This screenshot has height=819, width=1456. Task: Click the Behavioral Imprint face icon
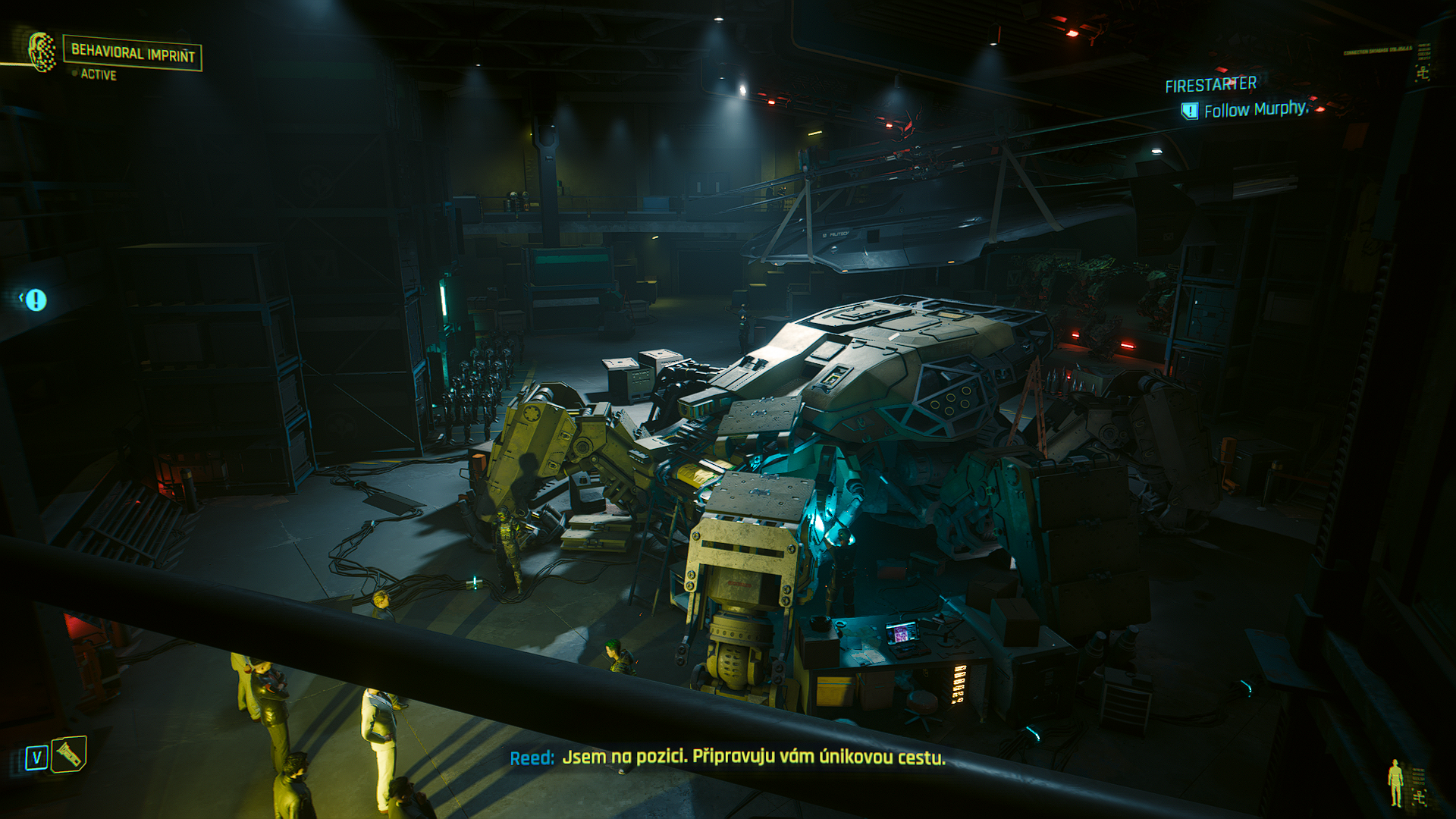42,52
